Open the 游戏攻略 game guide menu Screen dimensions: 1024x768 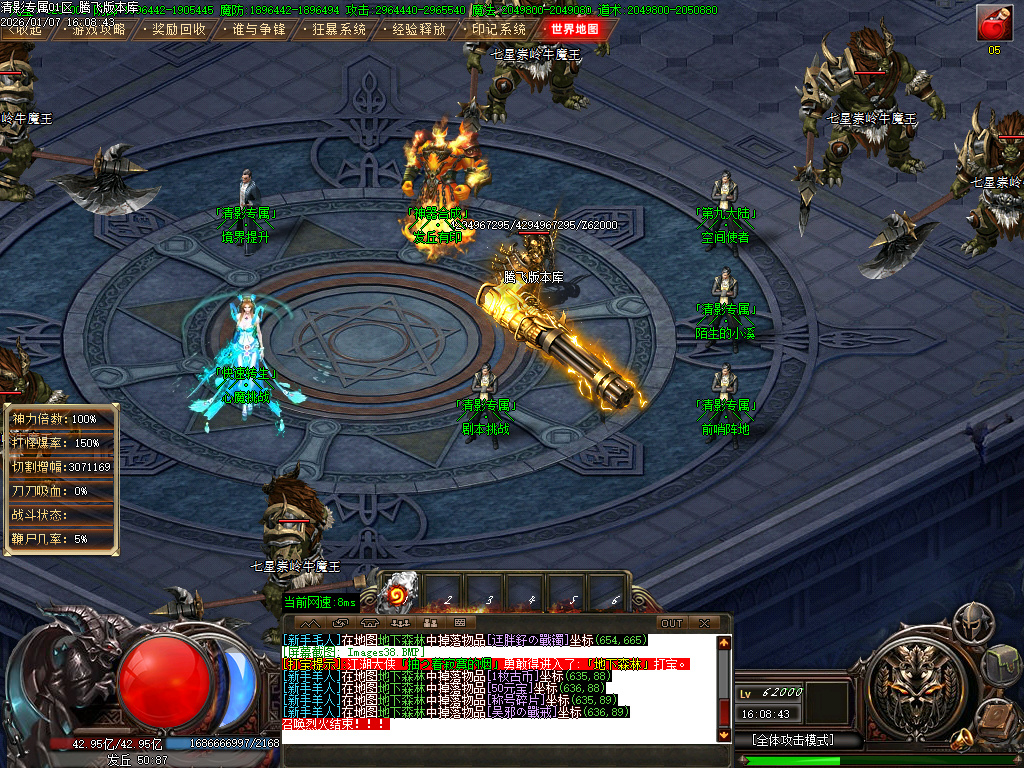click(97, 30)
